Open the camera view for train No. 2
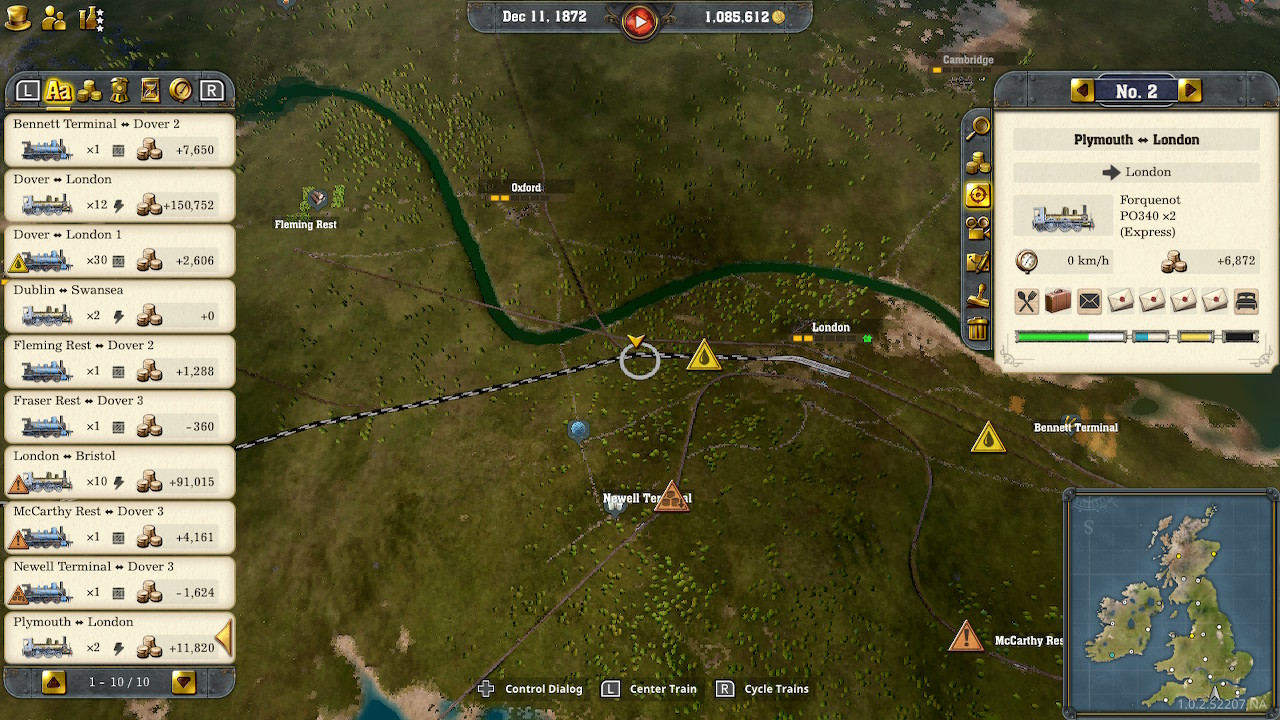Screen dimensions: 1280x720 click(x=977, y=229)
